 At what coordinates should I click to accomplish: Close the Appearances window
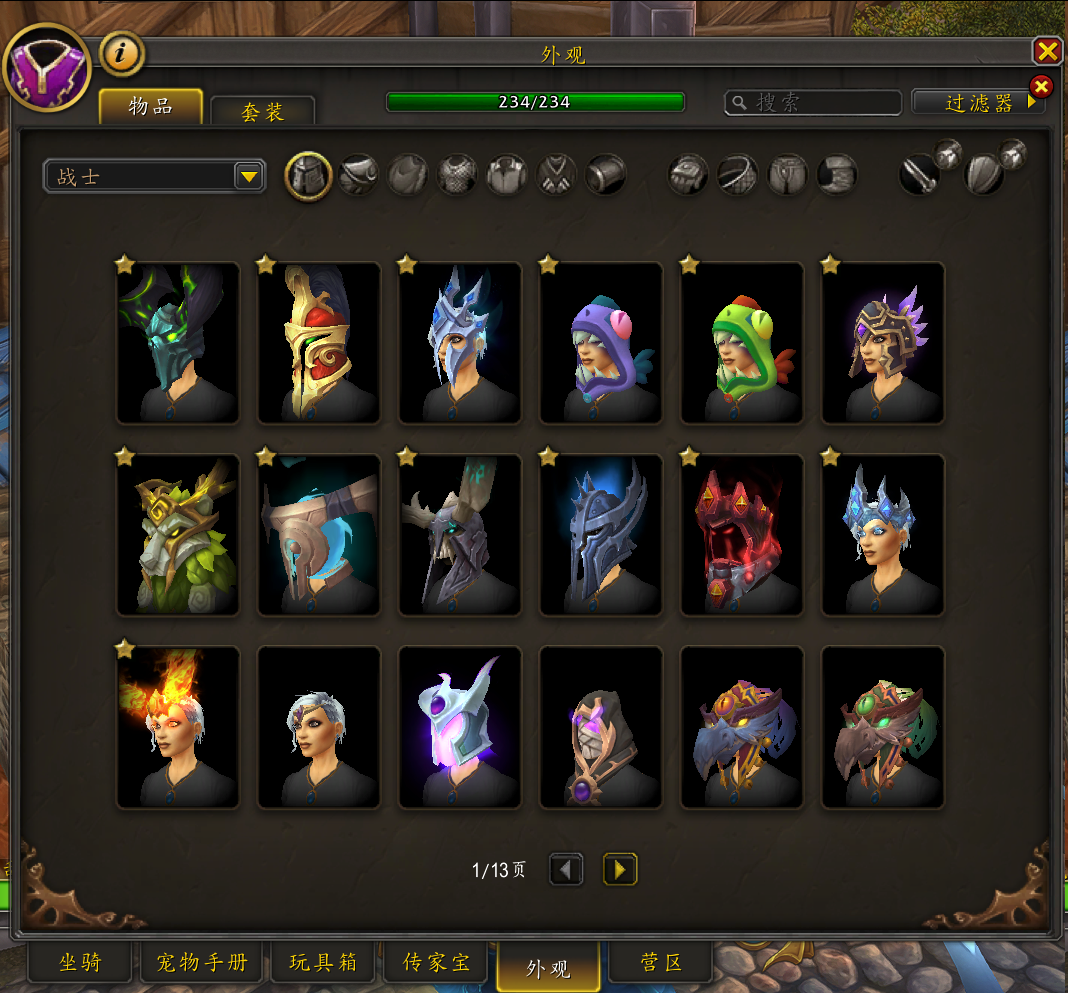pyautogui.click(x=1046, y=52)
